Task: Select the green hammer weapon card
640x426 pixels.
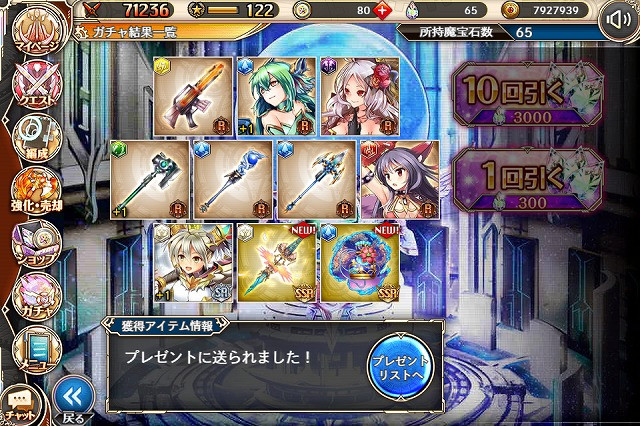Action: [150, 180]
